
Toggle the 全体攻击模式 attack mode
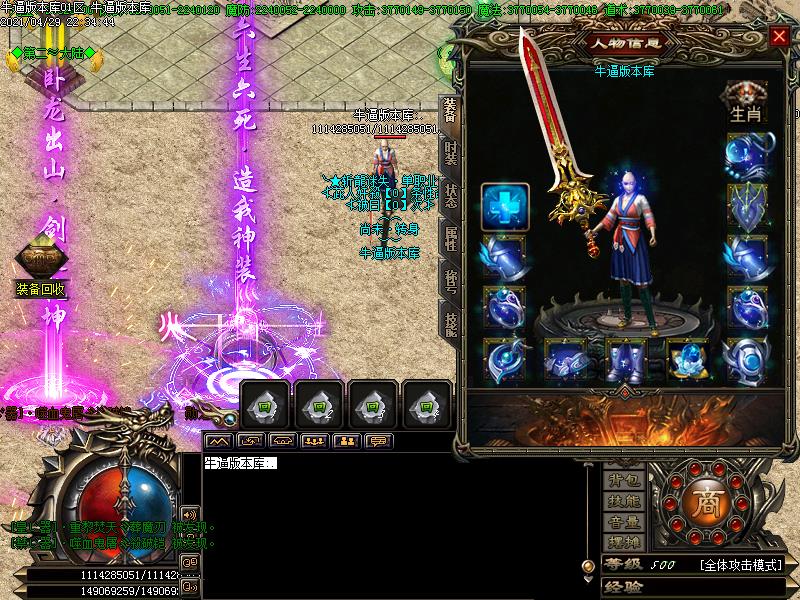(x=740, y=565)
